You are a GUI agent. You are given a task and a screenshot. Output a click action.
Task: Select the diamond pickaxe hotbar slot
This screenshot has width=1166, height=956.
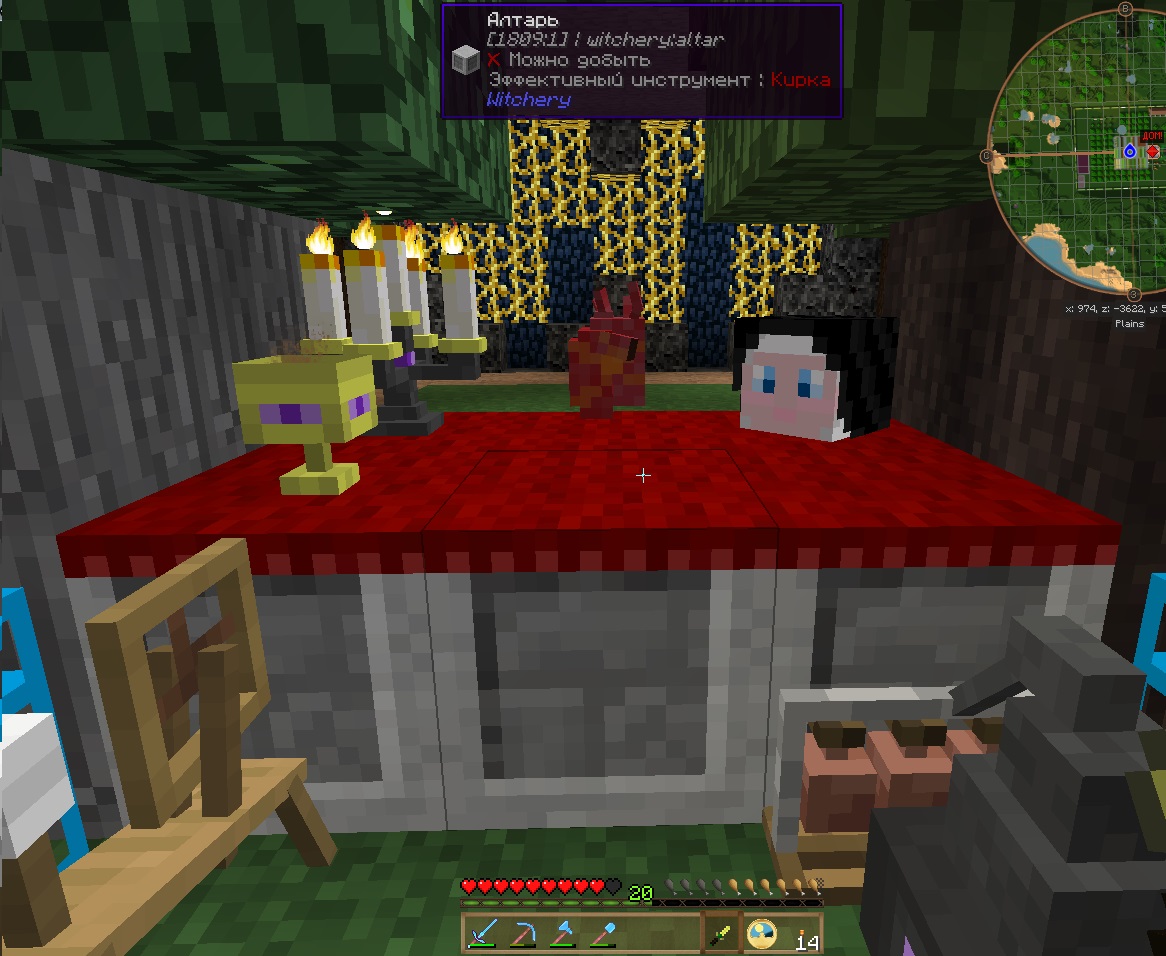(524, 934)
